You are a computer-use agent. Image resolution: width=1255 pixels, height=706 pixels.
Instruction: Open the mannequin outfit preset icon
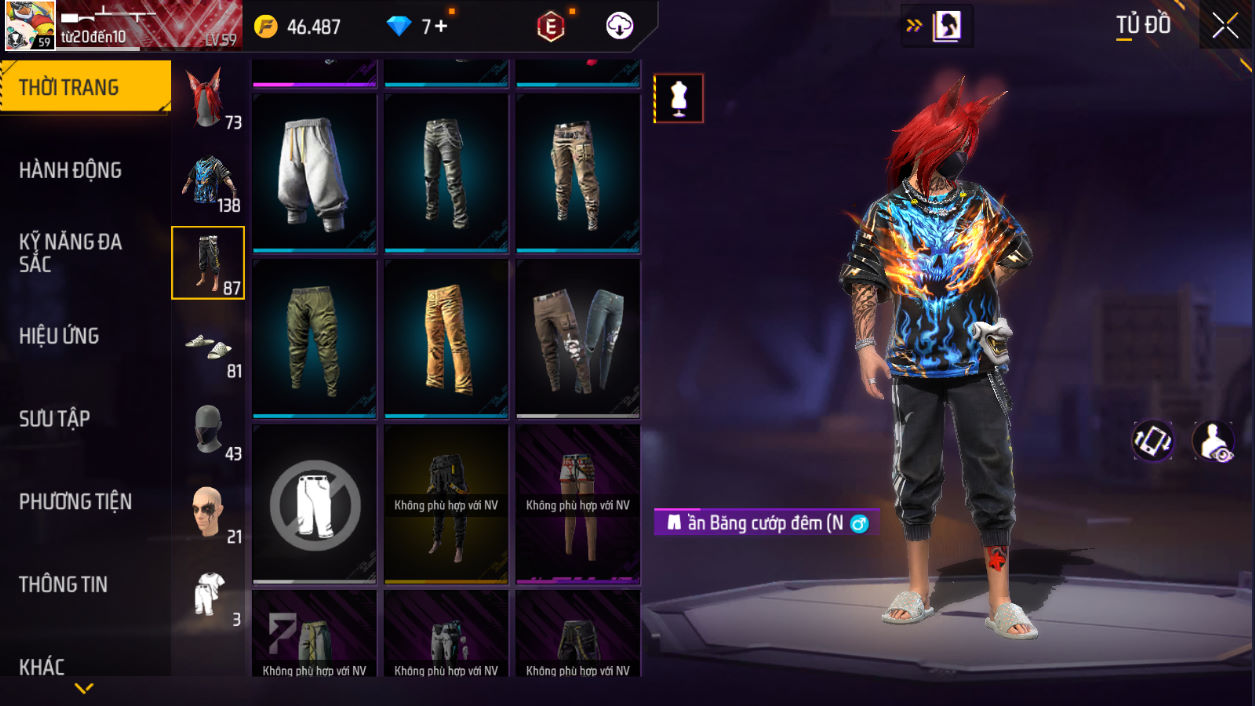[679, 99]
